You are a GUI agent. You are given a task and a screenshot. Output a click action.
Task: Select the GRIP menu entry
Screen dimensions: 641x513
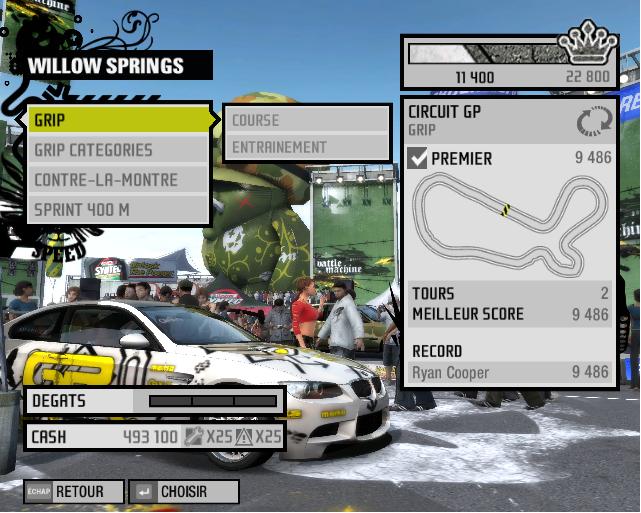[x=118, y=120]
